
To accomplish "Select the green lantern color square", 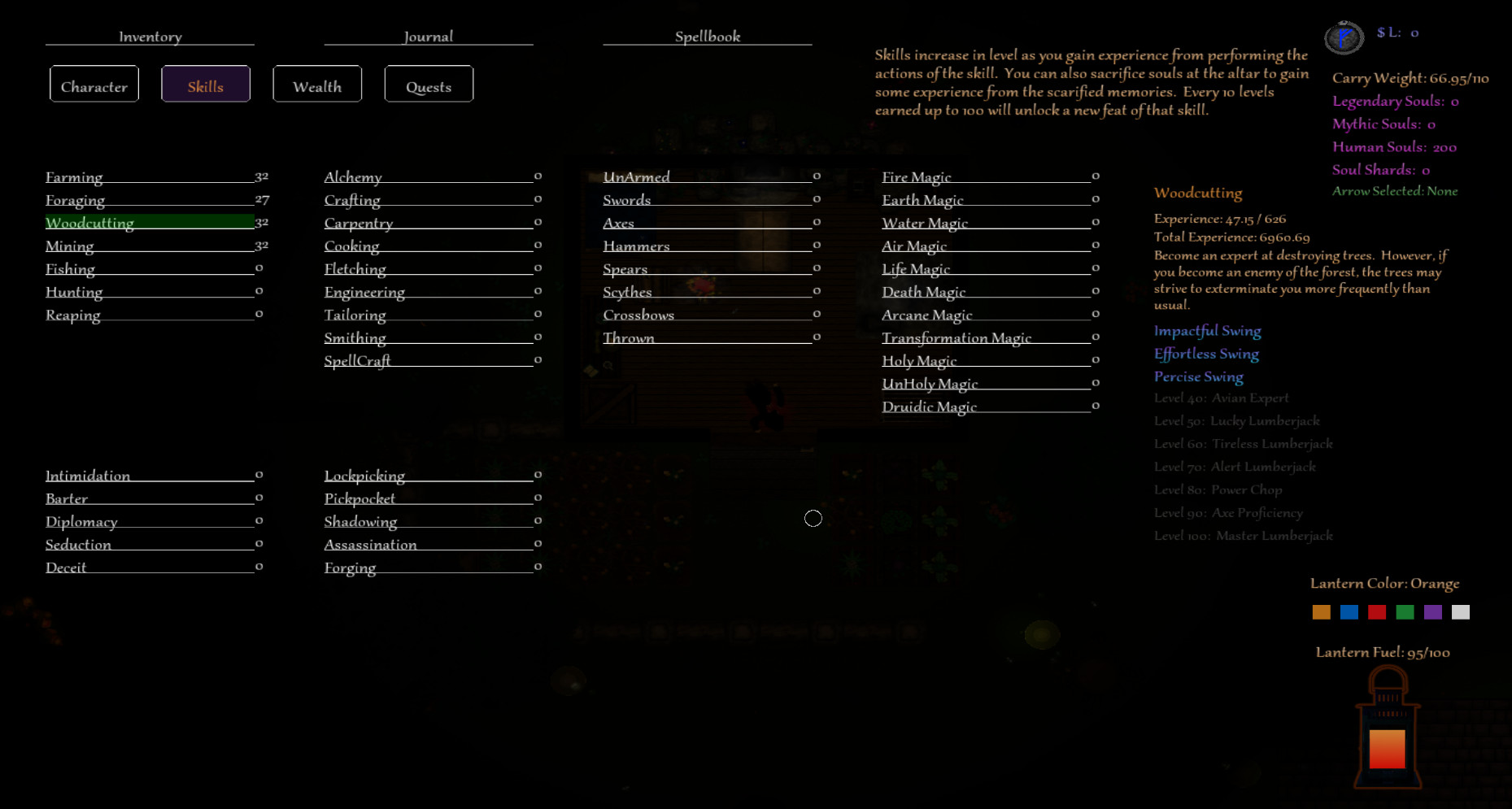I will (x=1405, y=611).
